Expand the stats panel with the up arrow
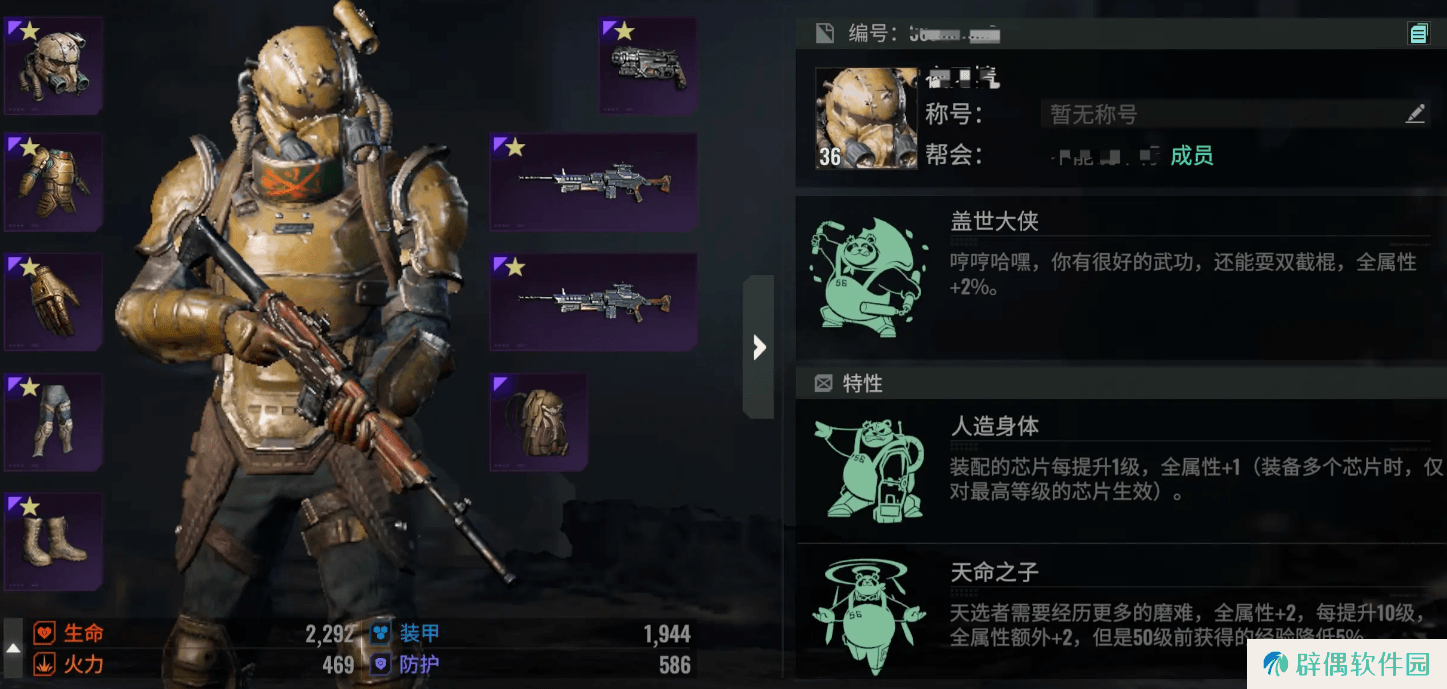Screen dimensions: 1447x689 (x=13, y=648)
